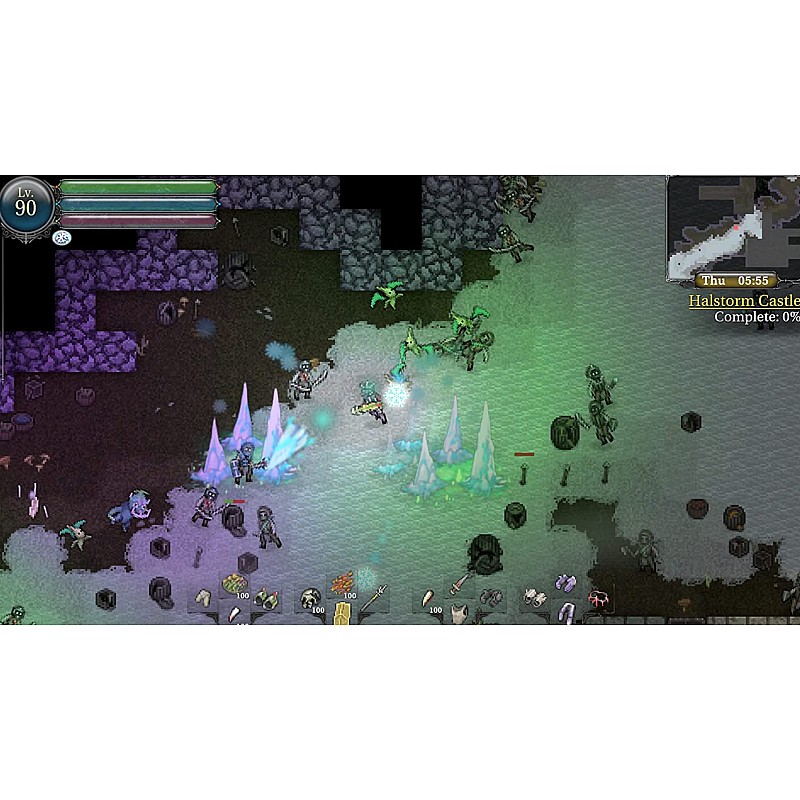Select the dark skull-like item slot
Screen dimensions: 800x800
click(x=310, y=598)
